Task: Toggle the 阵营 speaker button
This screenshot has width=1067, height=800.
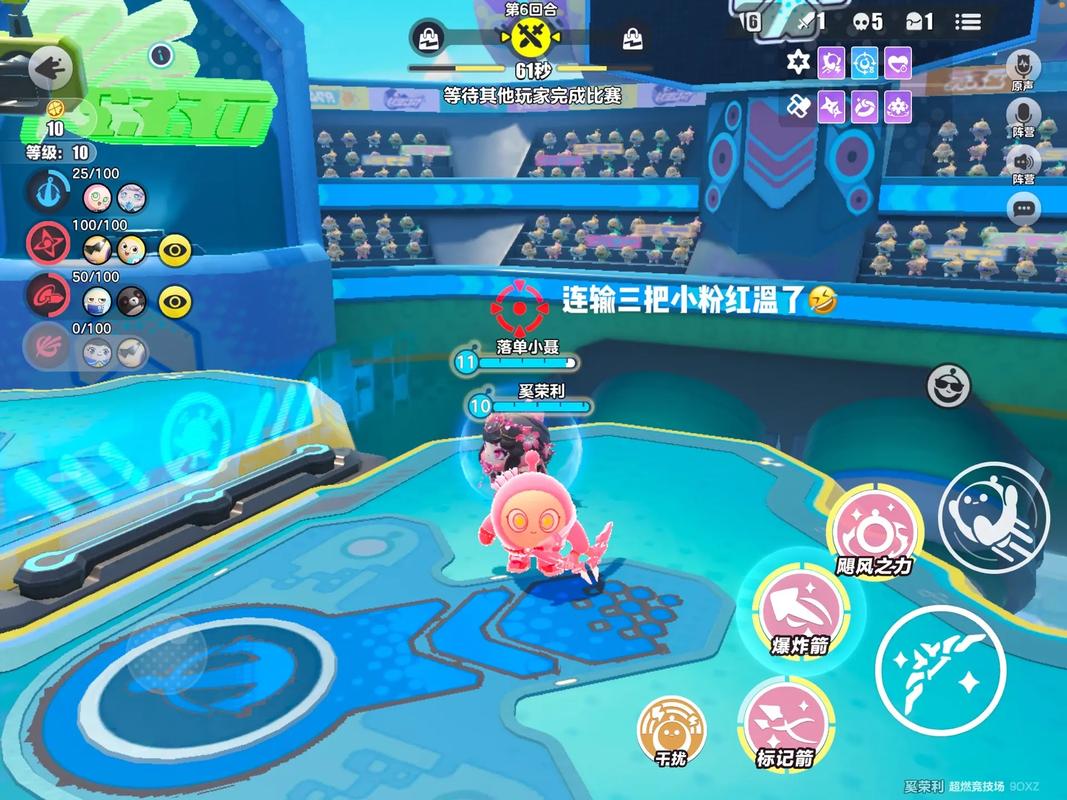Action: point(1023,162)
